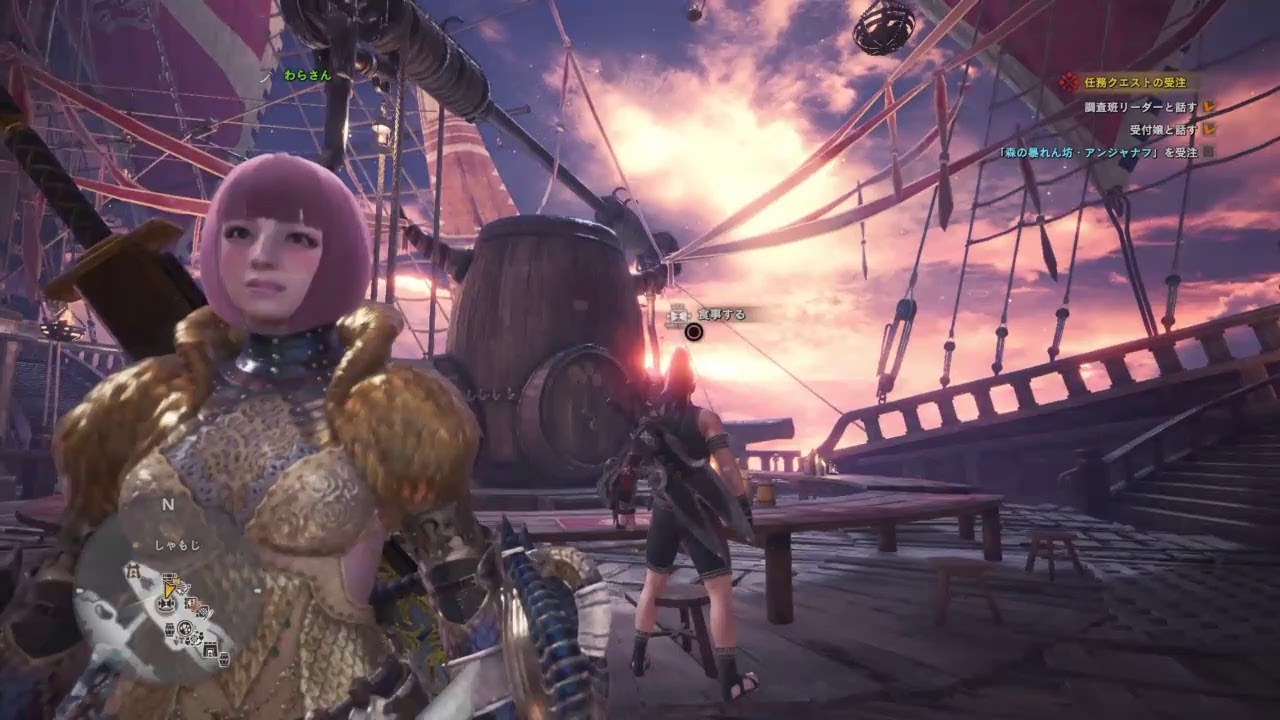Click the gate icon at the minimap's lower edge
Viewport: 1280px width, 720px height.
[210, 651]
